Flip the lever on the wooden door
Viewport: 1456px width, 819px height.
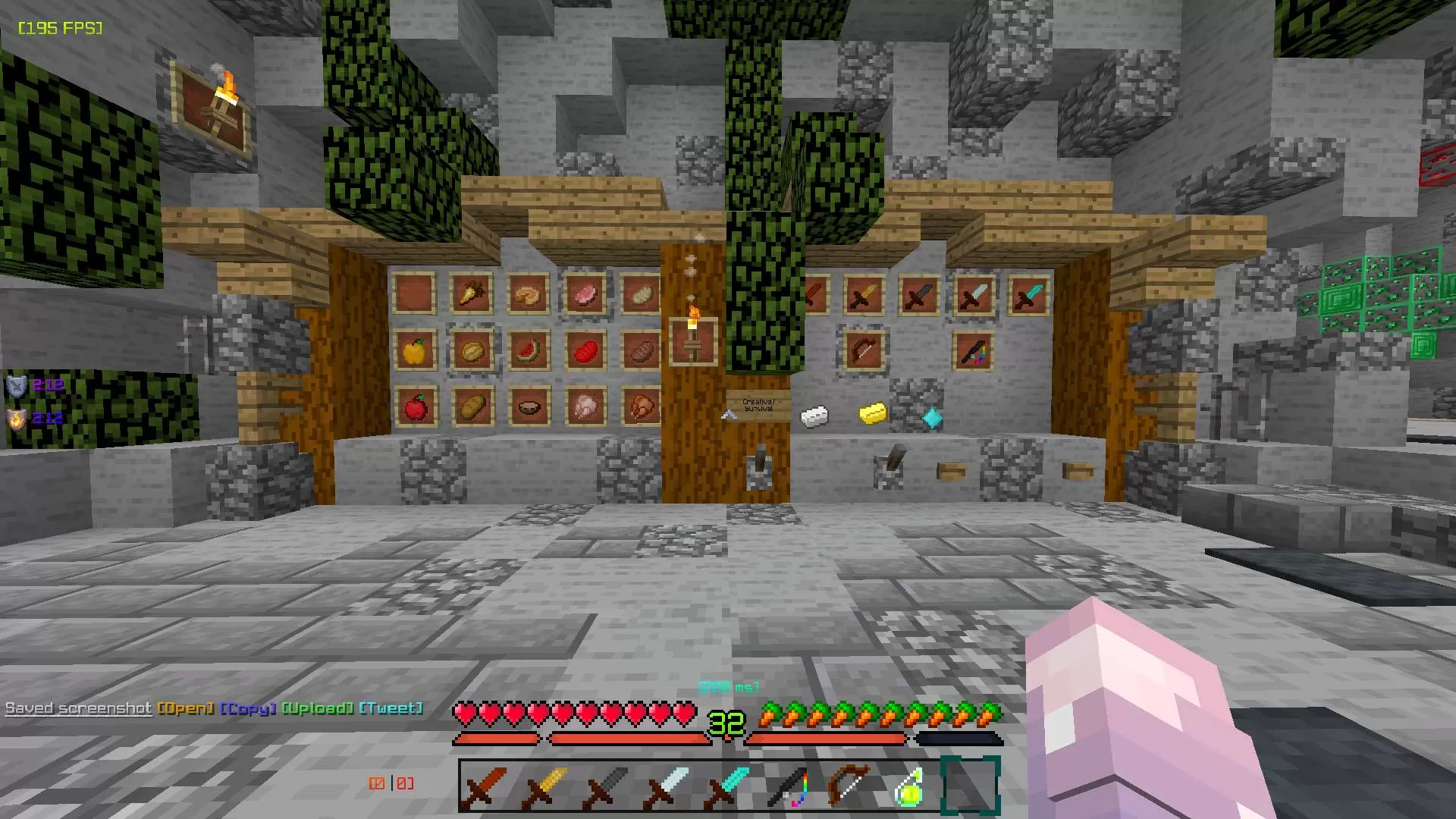tap(758, 464)
